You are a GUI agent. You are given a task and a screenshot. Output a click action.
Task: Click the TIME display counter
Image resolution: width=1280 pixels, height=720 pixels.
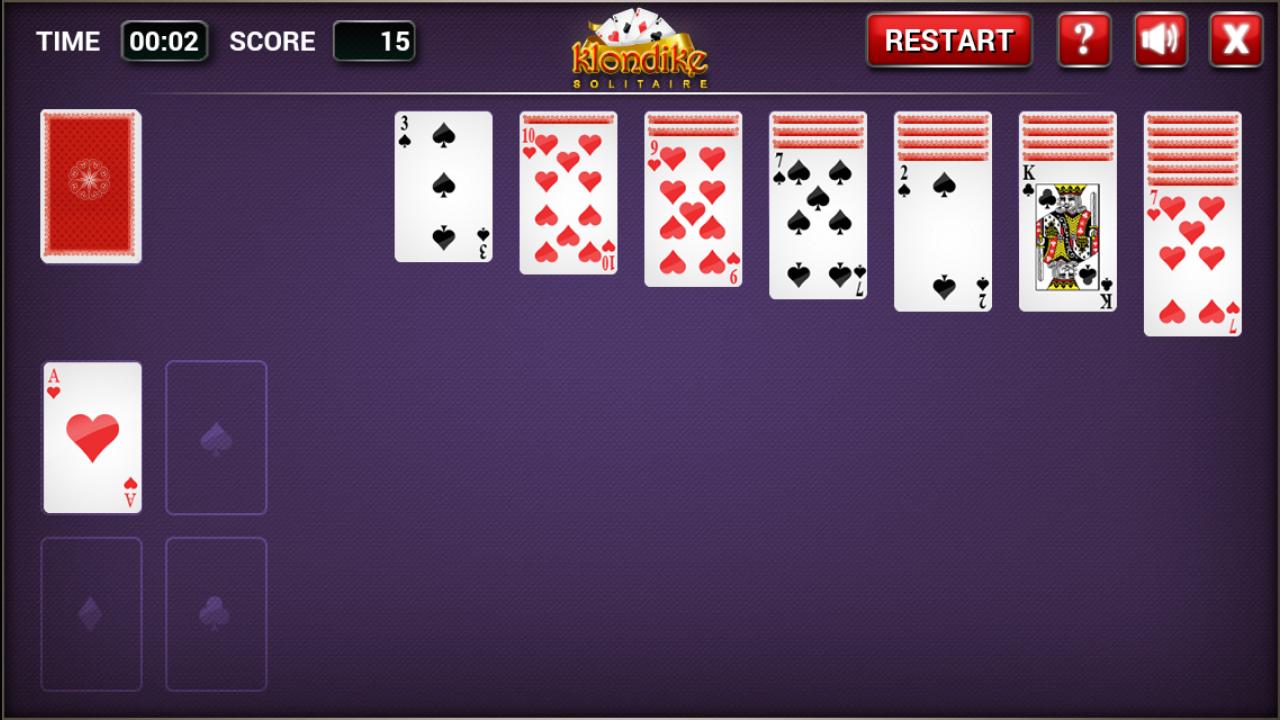(166, 41)
